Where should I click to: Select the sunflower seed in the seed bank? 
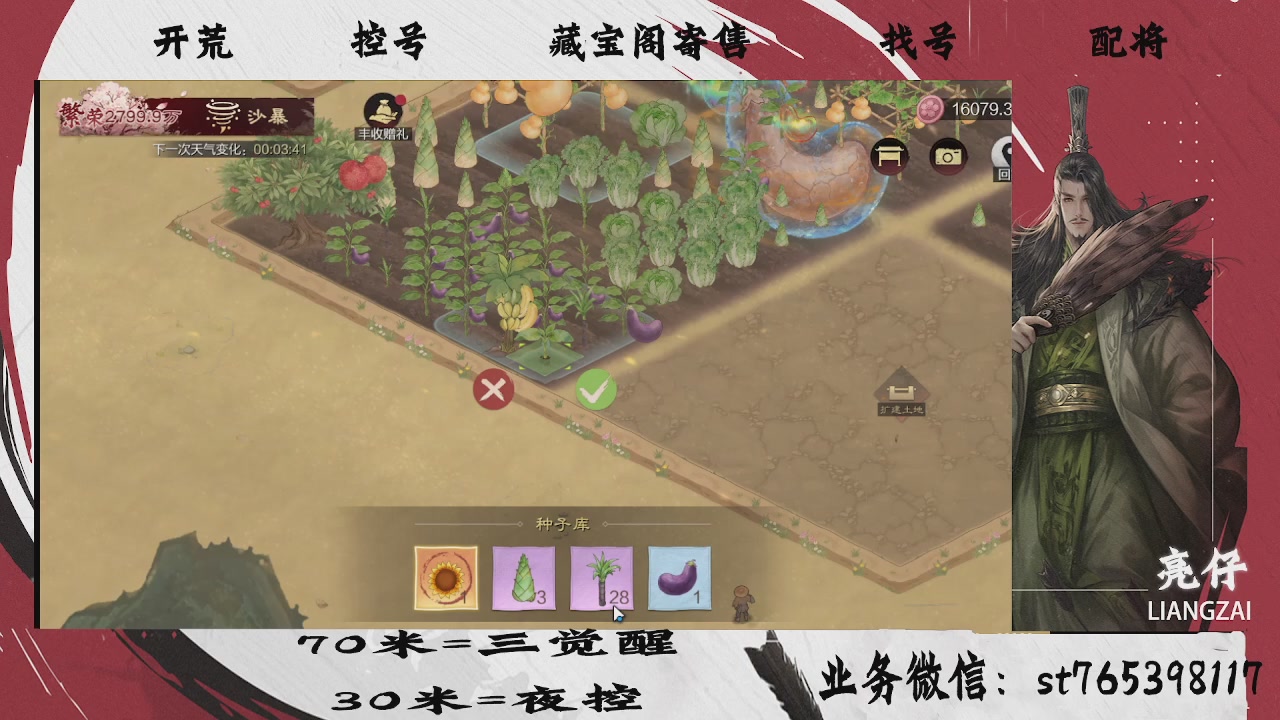[444, 577]
